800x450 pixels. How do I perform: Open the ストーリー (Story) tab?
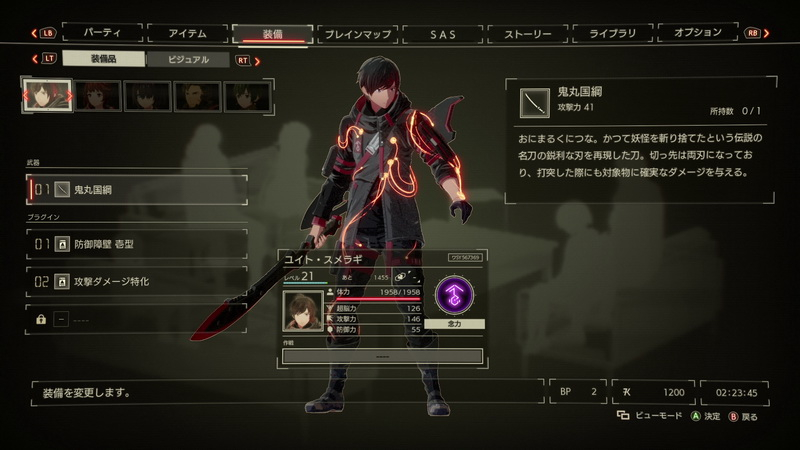pyautogui.click(x=528, y=34)
